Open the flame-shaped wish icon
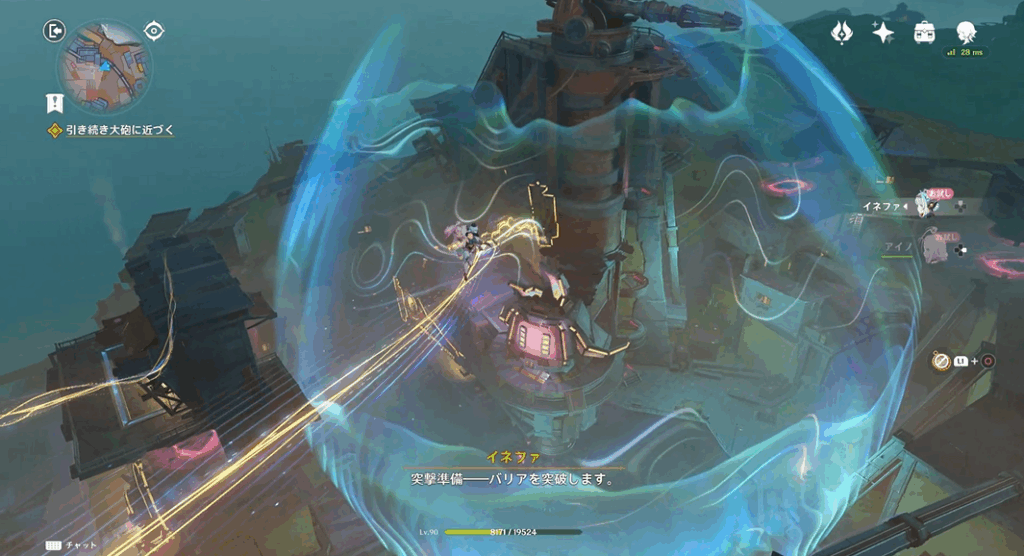 pyautogui.click(x=842, y=32)
